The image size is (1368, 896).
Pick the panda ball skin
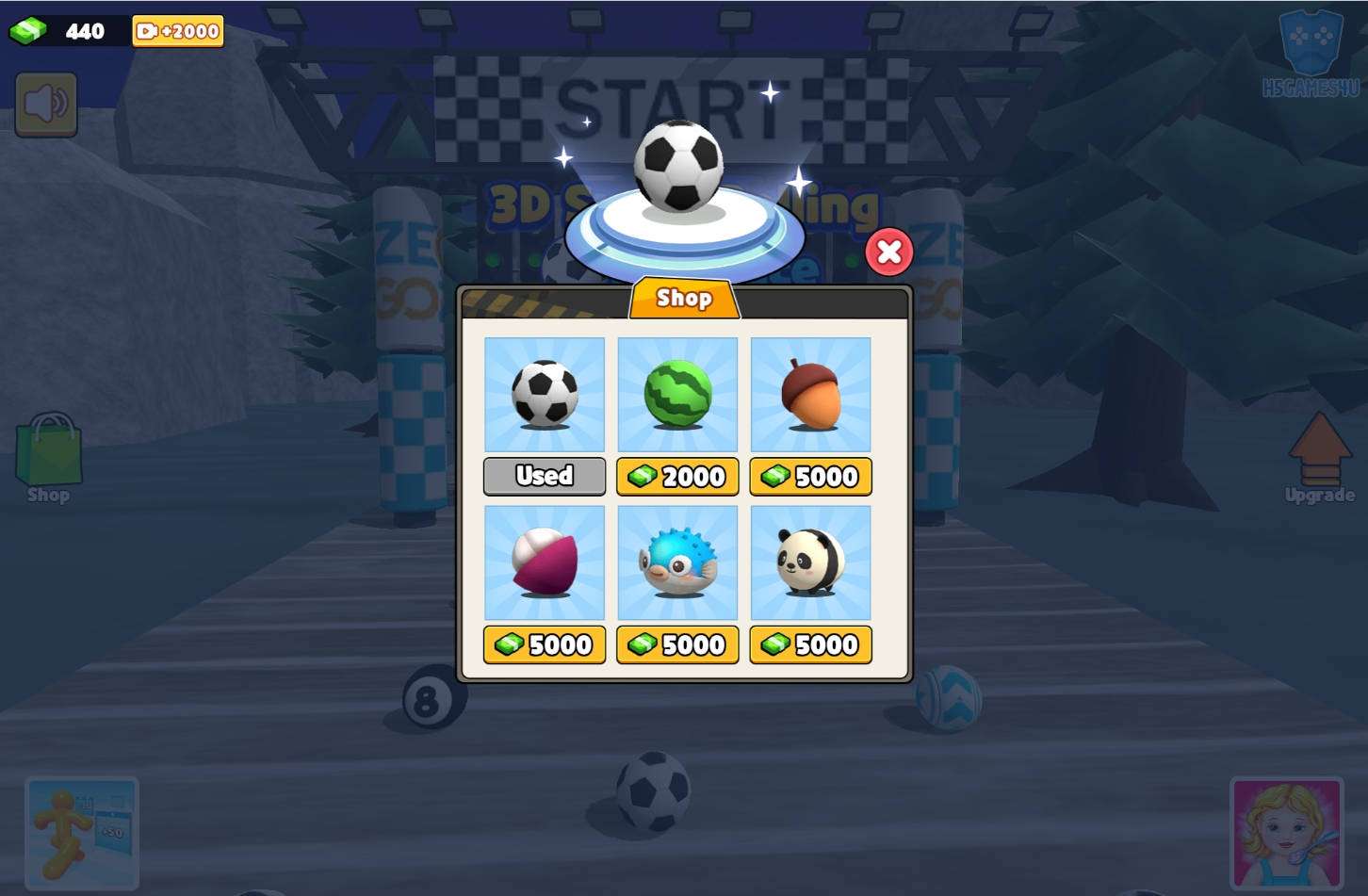click(810, 562)
